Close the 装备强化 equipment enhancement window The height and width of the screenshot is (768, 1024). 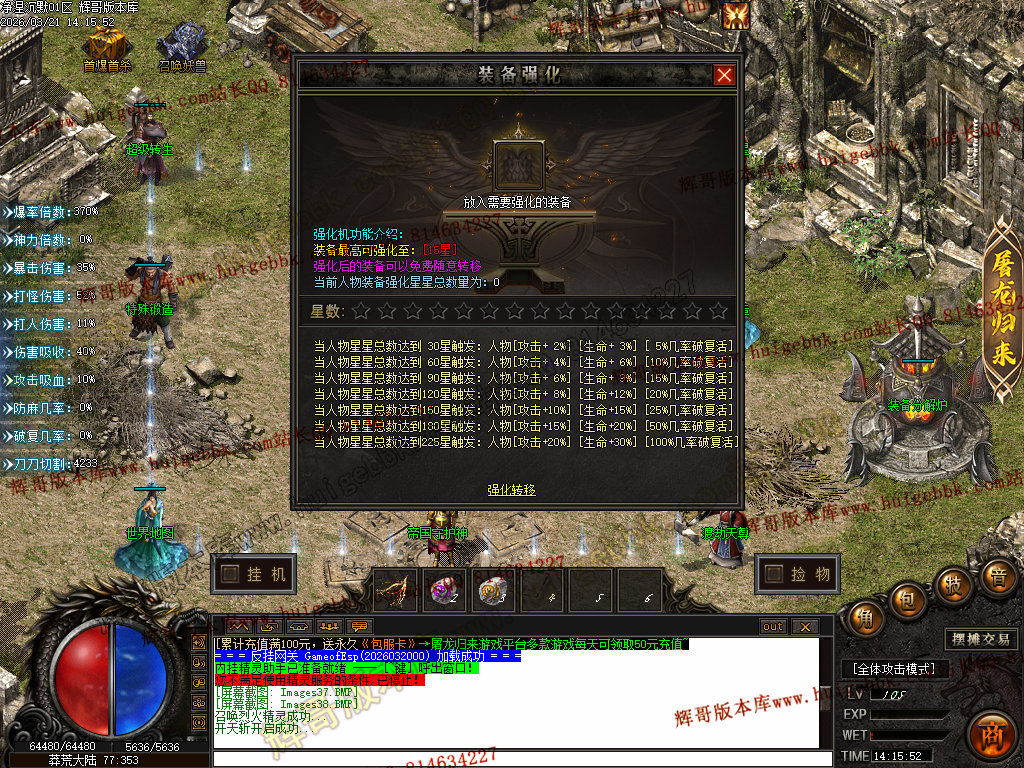tap(724, 75)
